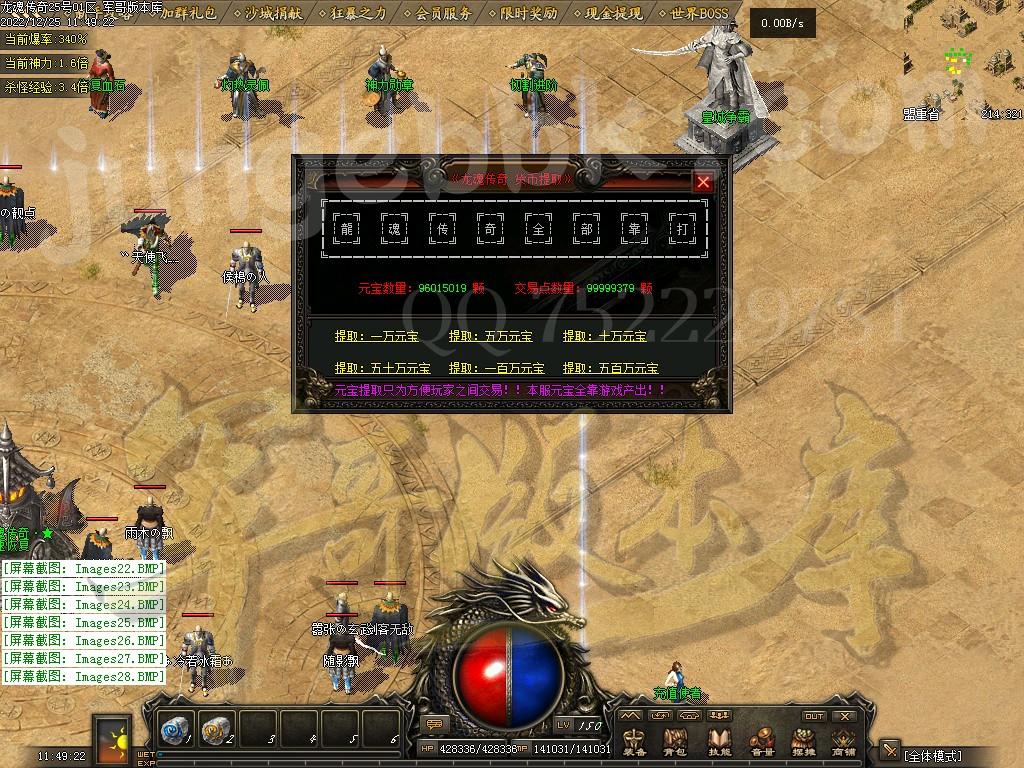This screenshot has width=1024, height=768.
Task: Click the OUT logout button
Action: point(814,716)
